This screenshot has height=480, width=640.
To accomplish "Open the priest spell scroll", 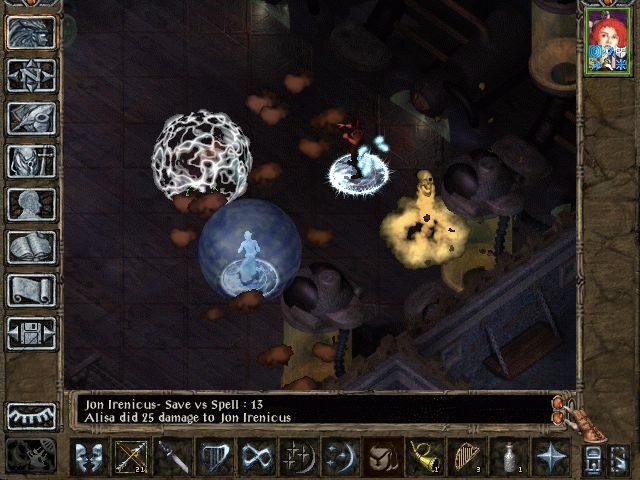I will coord(32,290).
